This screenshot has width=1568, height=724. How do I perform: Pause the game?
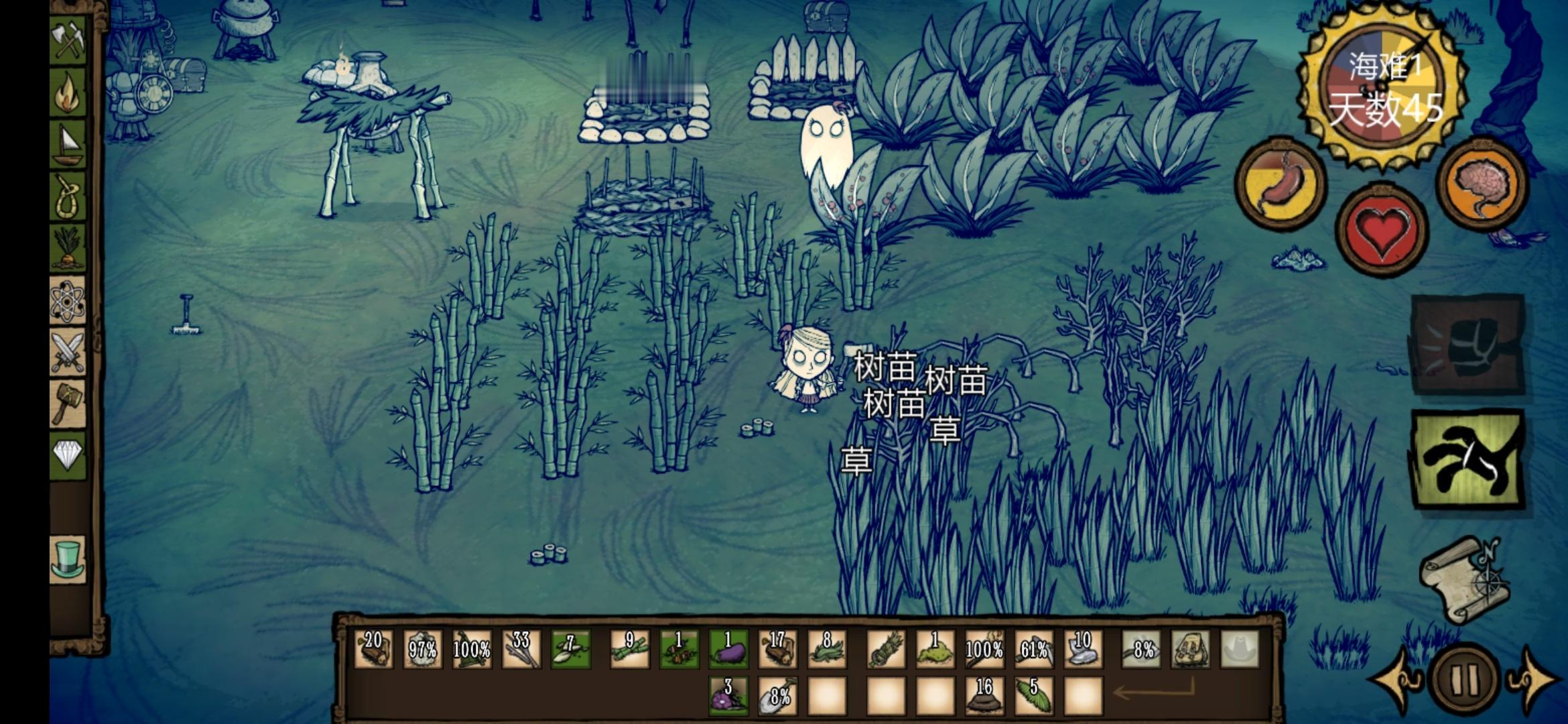pyautogui.click(x=1463, y=679)
